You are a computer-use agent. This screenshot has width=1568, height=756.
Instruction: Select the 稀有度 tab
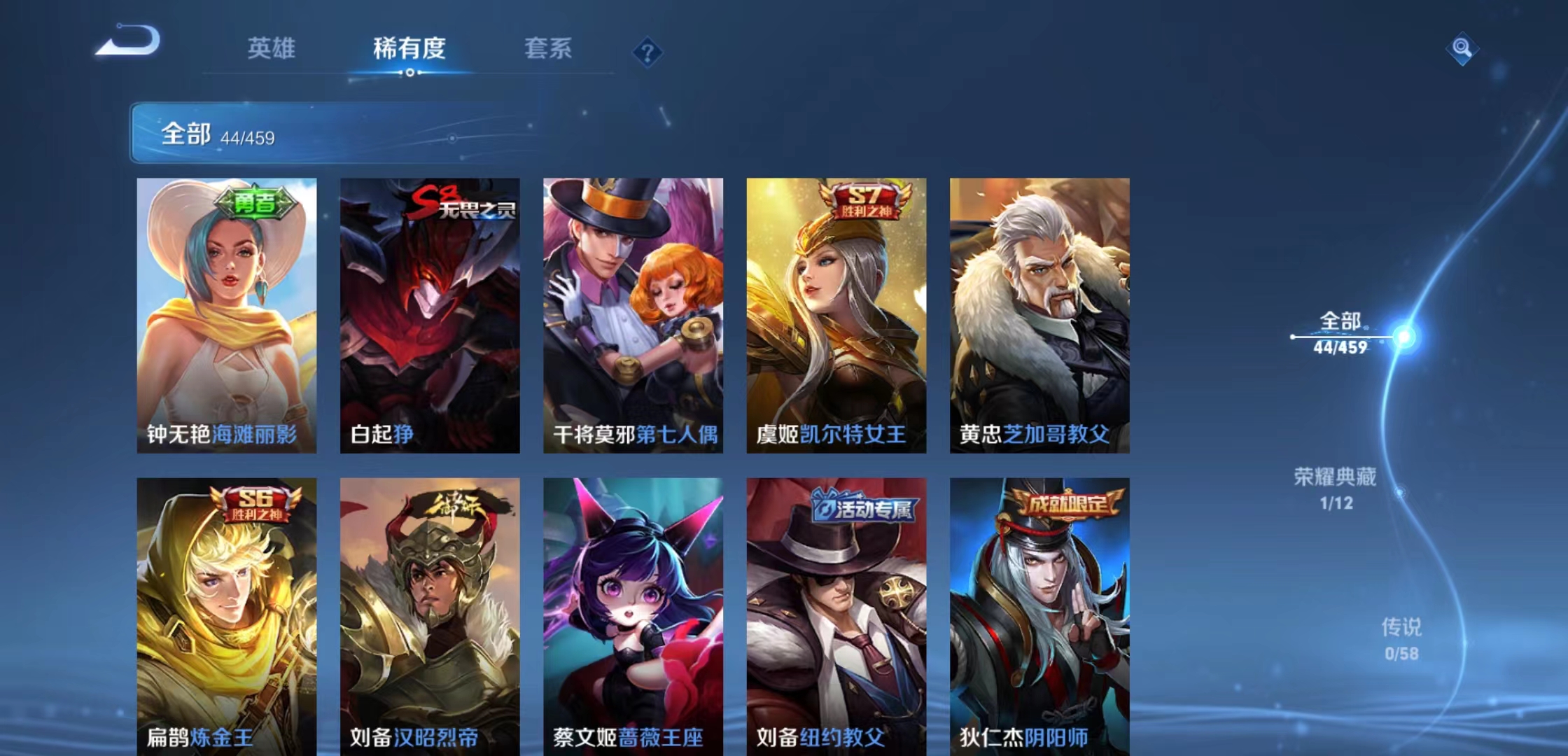(409, 48)
